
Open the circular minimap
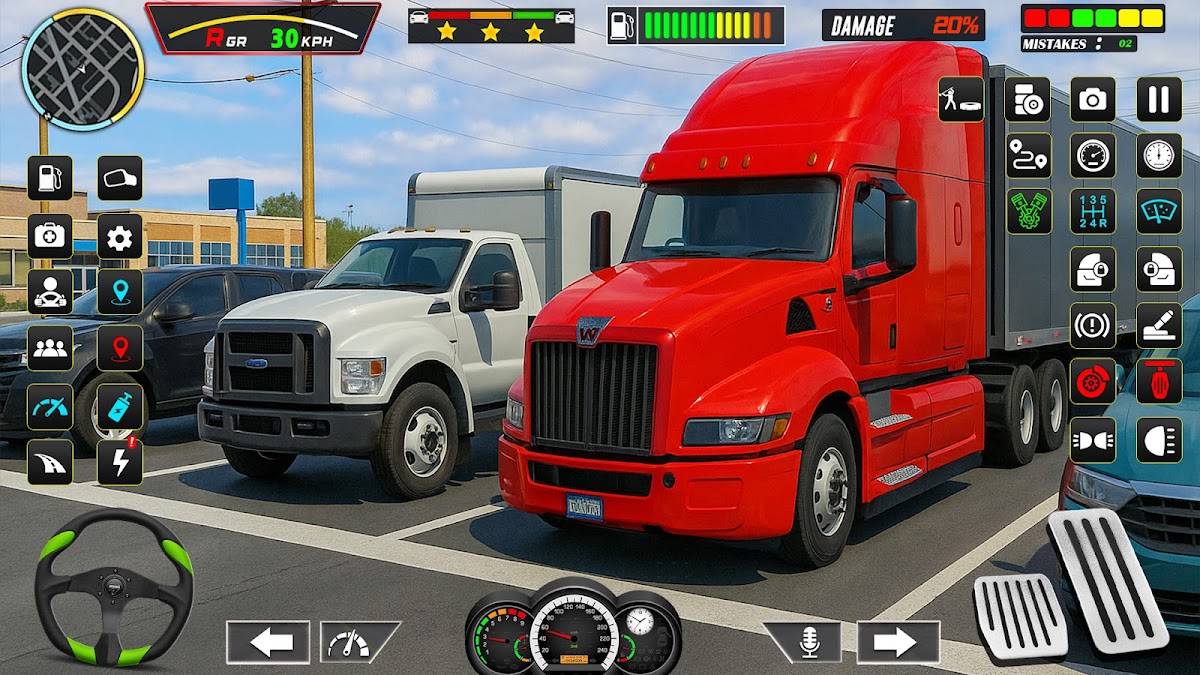(x=83, y=69)
